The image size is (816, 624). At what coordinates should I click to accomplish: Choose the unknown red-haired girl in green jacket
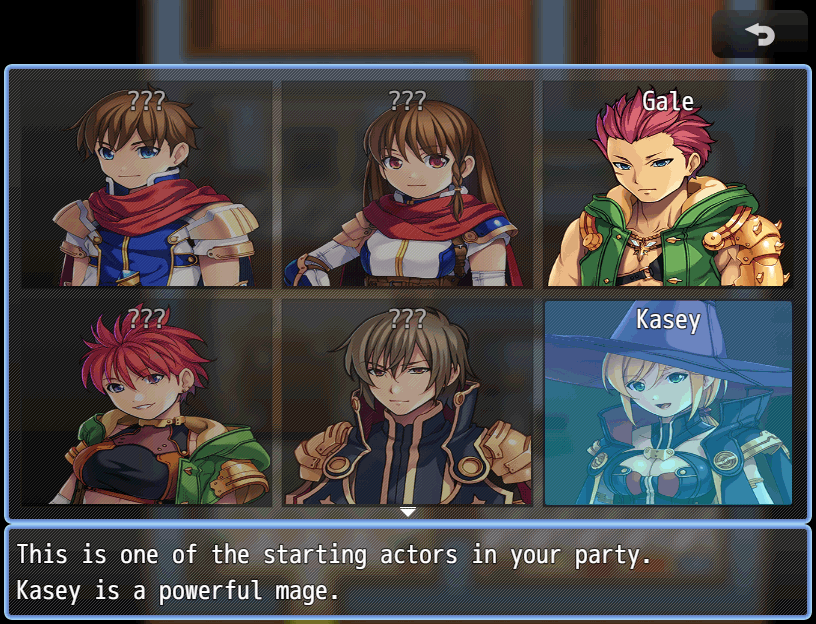(x=146, y=403)
